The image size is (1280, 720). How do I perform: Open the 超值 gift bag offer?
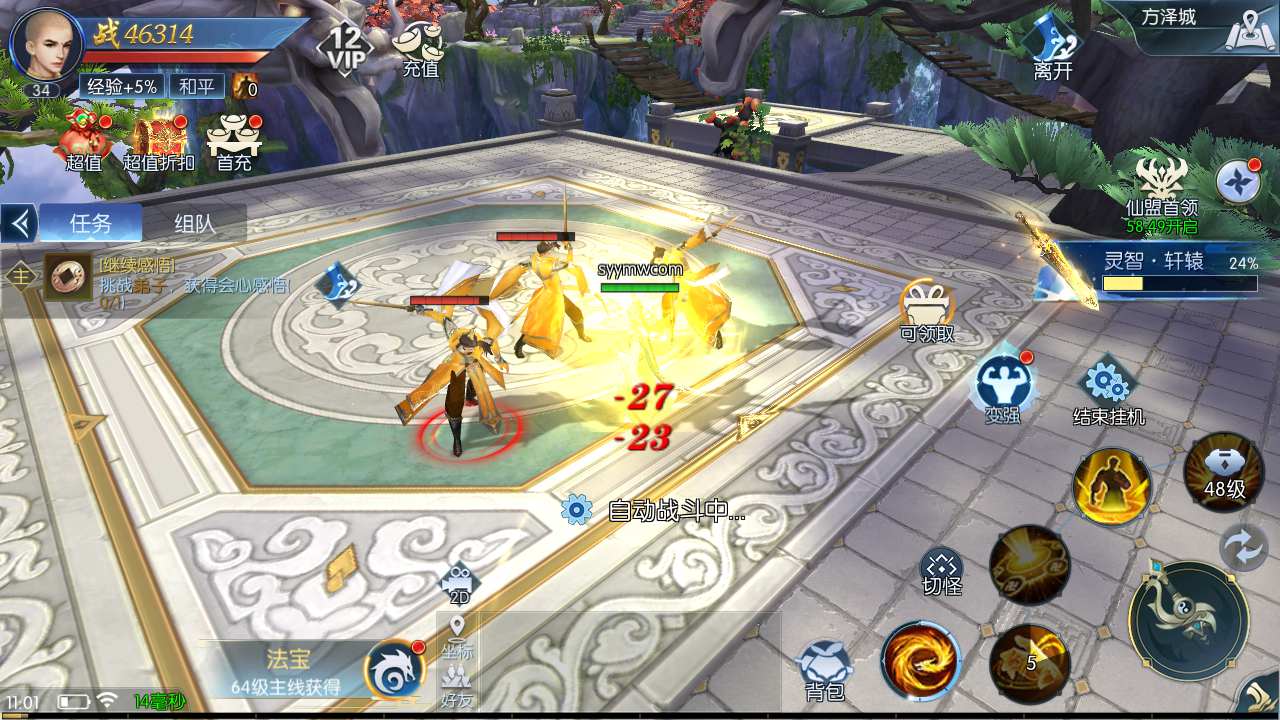(x=84, y=140)
